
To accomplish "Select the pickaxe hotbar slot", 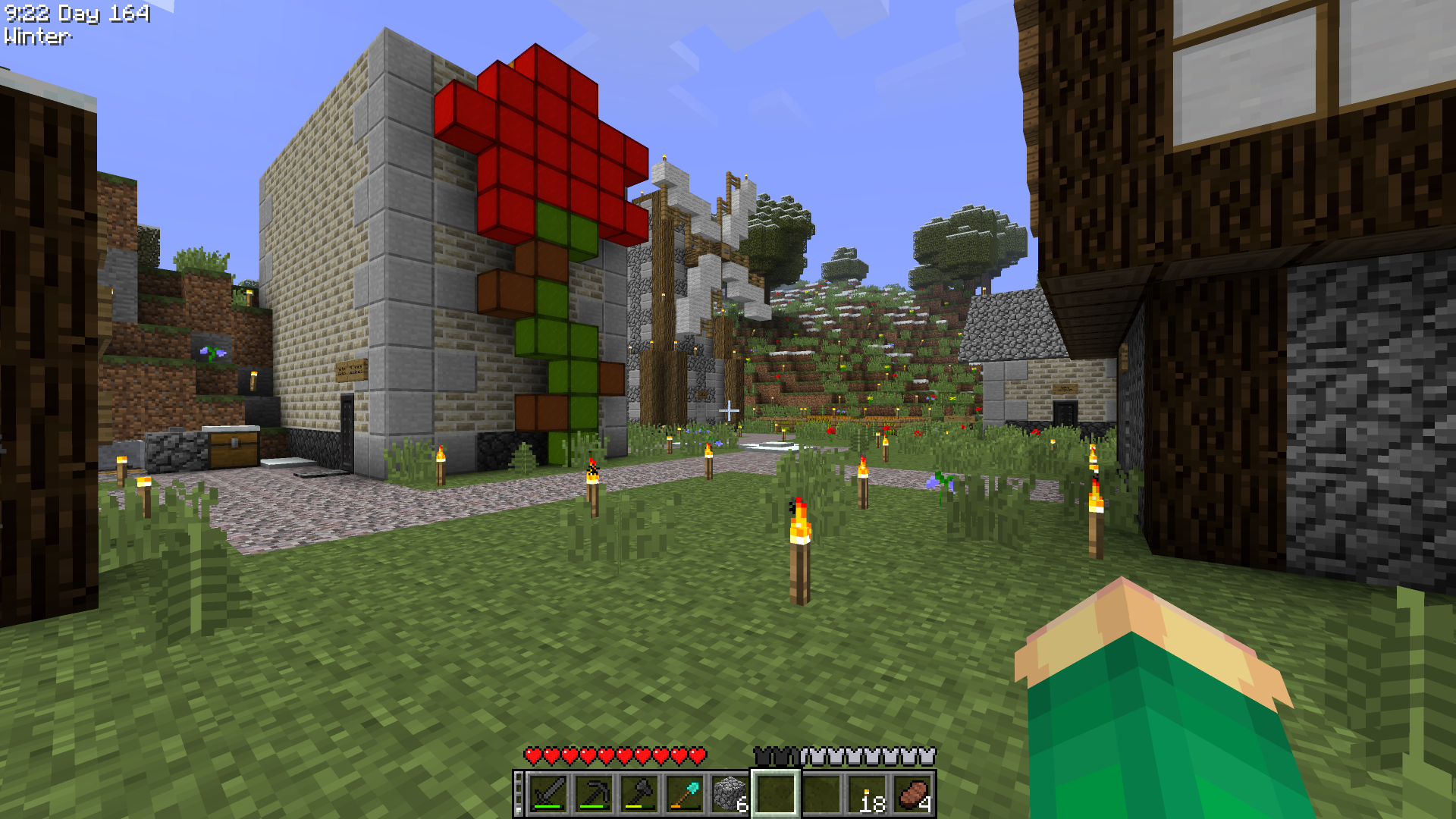I will coord(593,794).
